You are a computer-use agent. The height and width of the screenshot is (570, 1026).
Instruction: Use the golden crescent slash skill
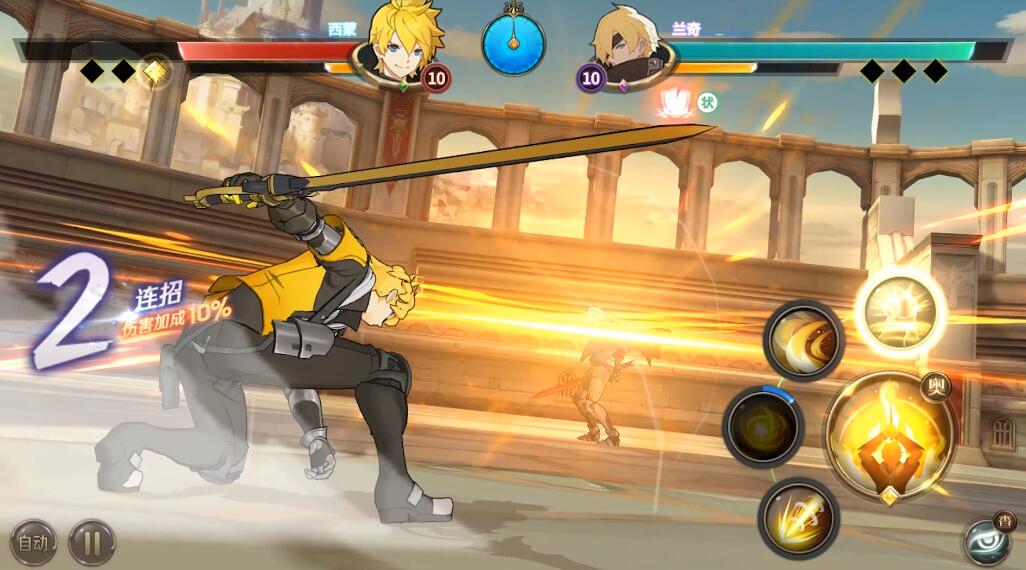(802, 340)
